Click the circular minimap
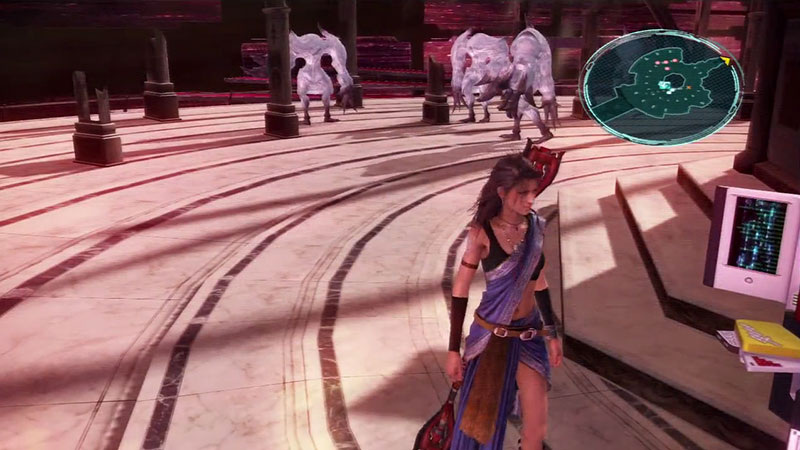Image resolution: width=800 pixels, height=450 pixels. point(663,87)
